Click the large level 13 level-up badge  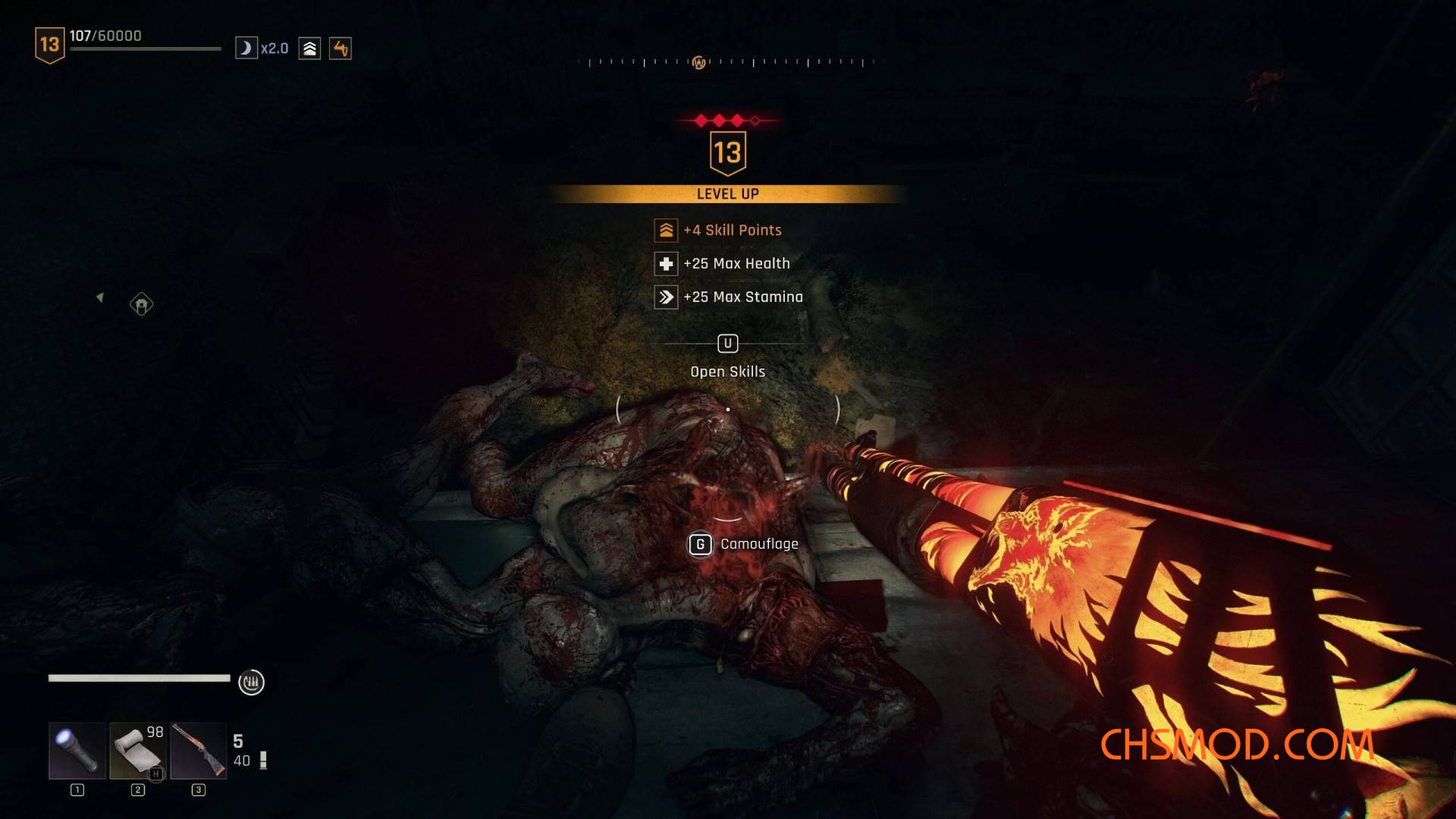[727, 152]
